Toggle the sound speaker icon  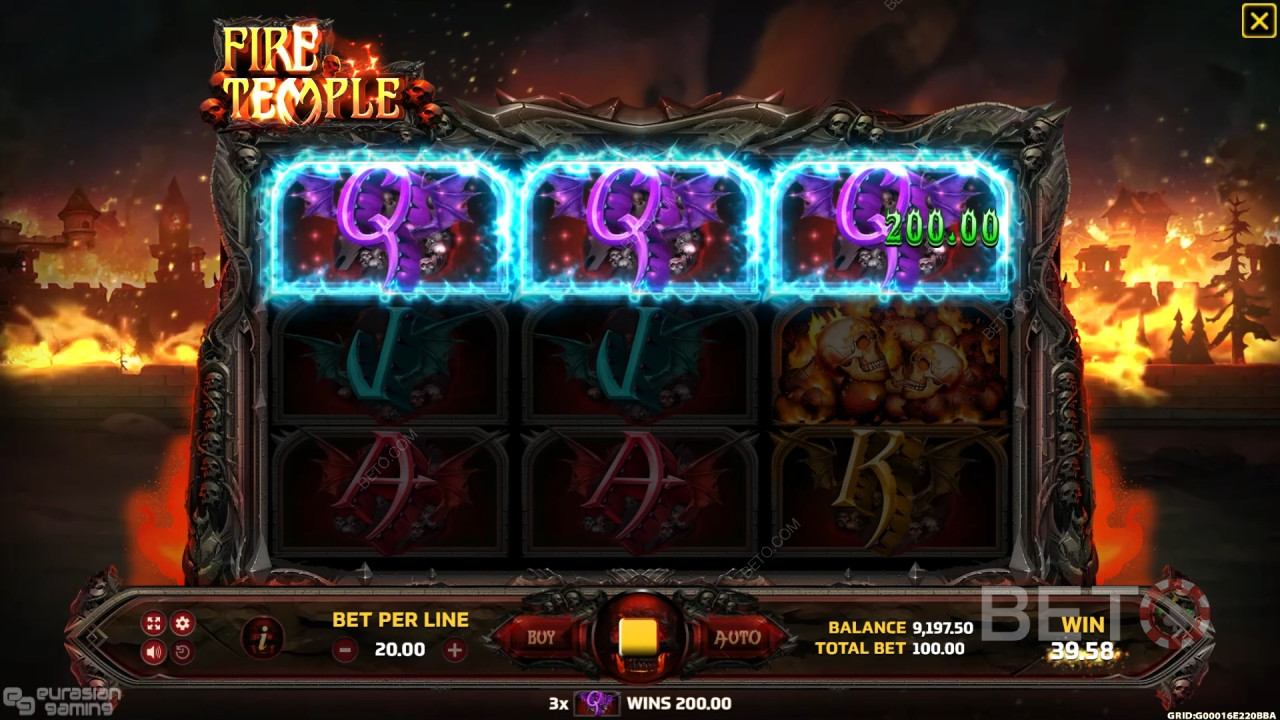(153, 653)
